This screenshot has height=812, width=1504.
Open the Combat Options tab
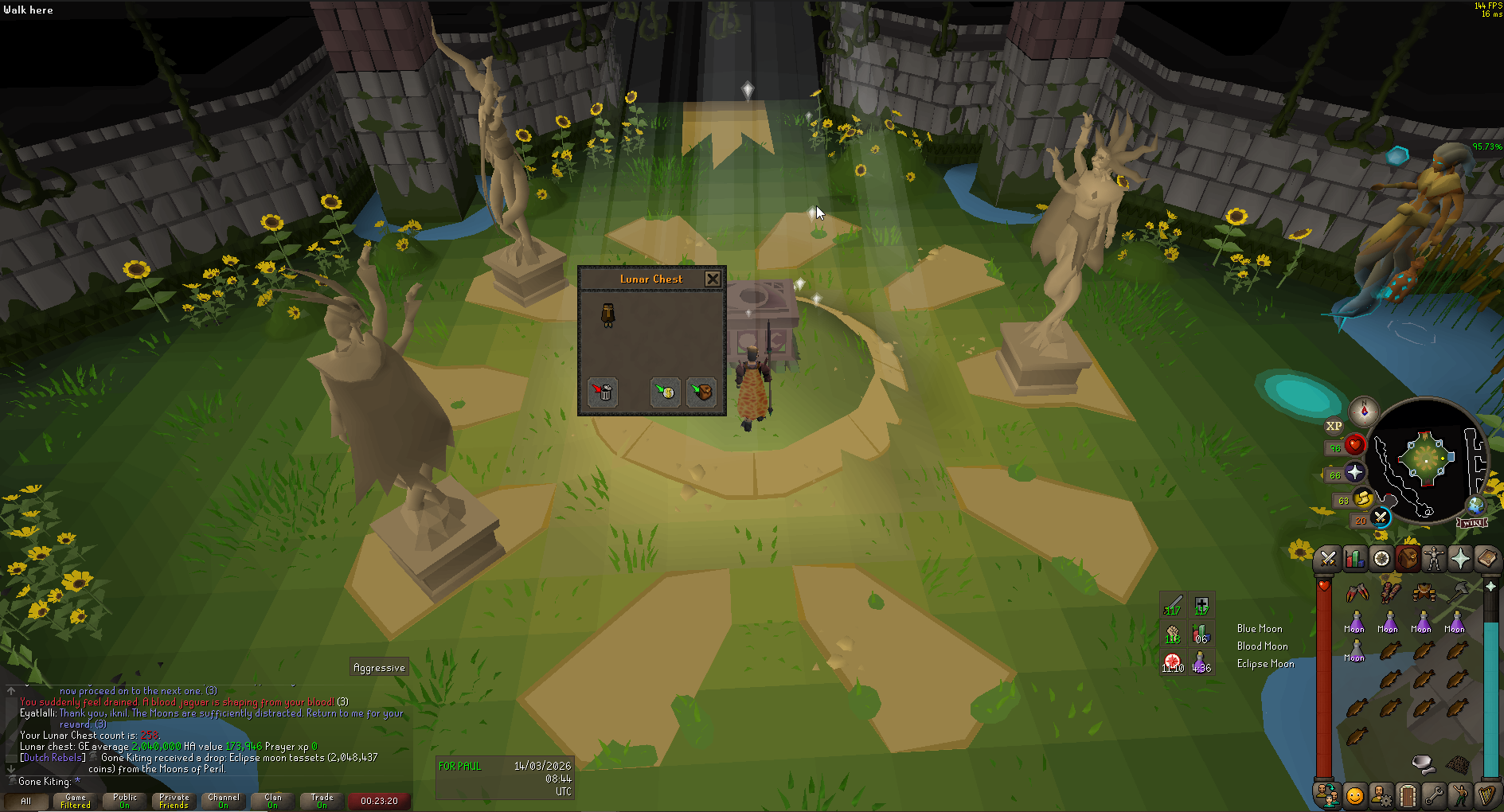[1328, 559]
